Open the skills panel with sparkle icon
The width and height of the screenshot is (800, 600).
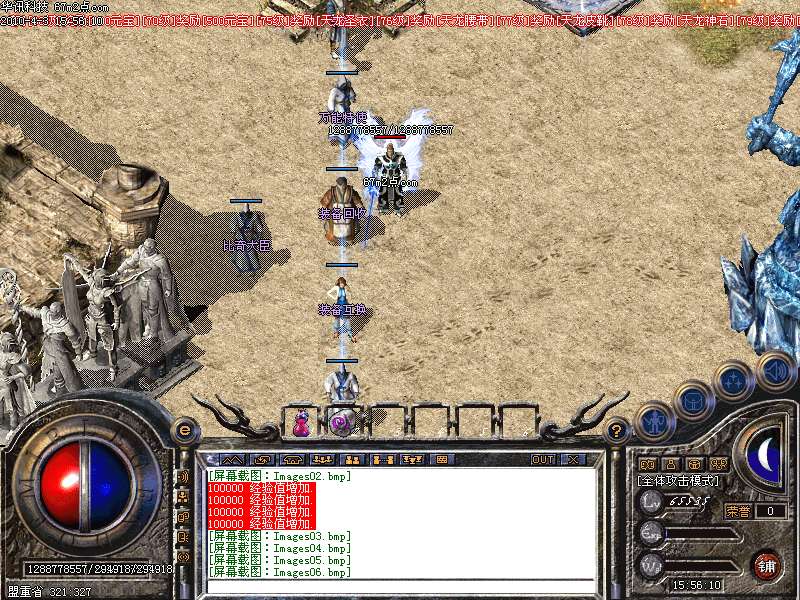pyautogui.click(x=734, y=381)
